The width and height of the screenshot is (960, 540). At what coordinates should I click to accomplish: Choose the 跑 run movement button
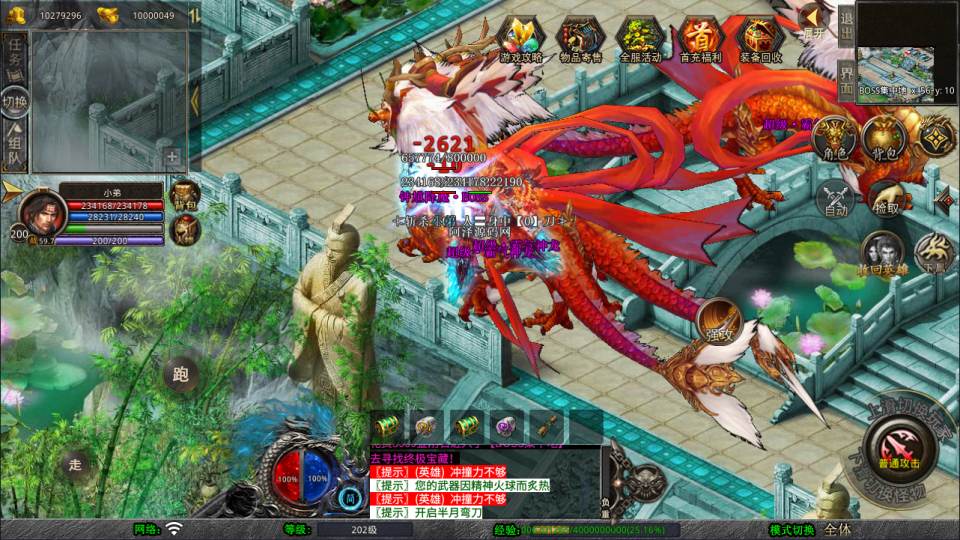pos(181,376)
